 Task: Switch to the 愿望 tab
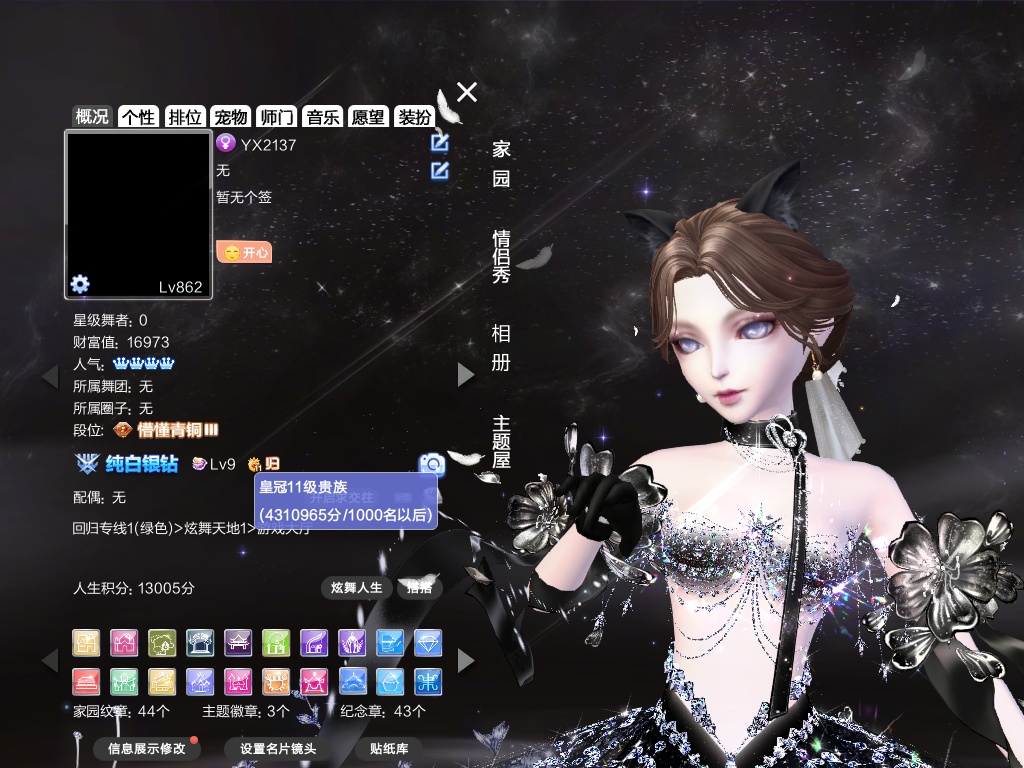click(x=368, y=117)
